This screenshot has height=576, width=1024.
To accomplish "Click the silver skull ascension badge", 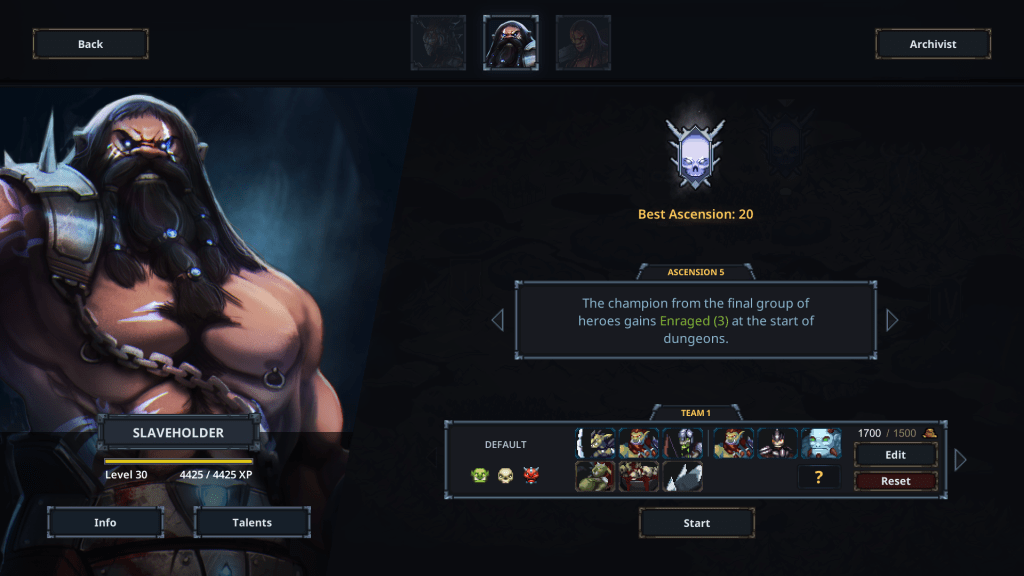I will tap(695, 154).
